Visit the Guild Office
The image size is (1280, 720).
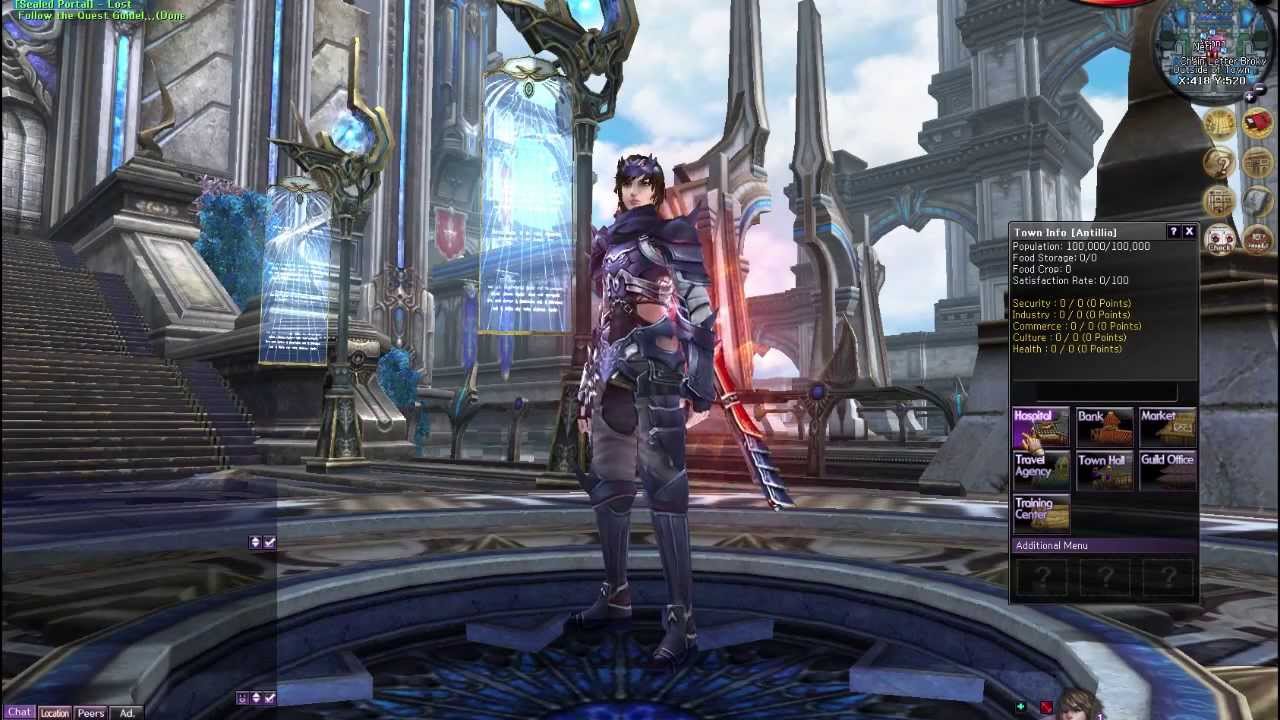[x=1167, y=470]
